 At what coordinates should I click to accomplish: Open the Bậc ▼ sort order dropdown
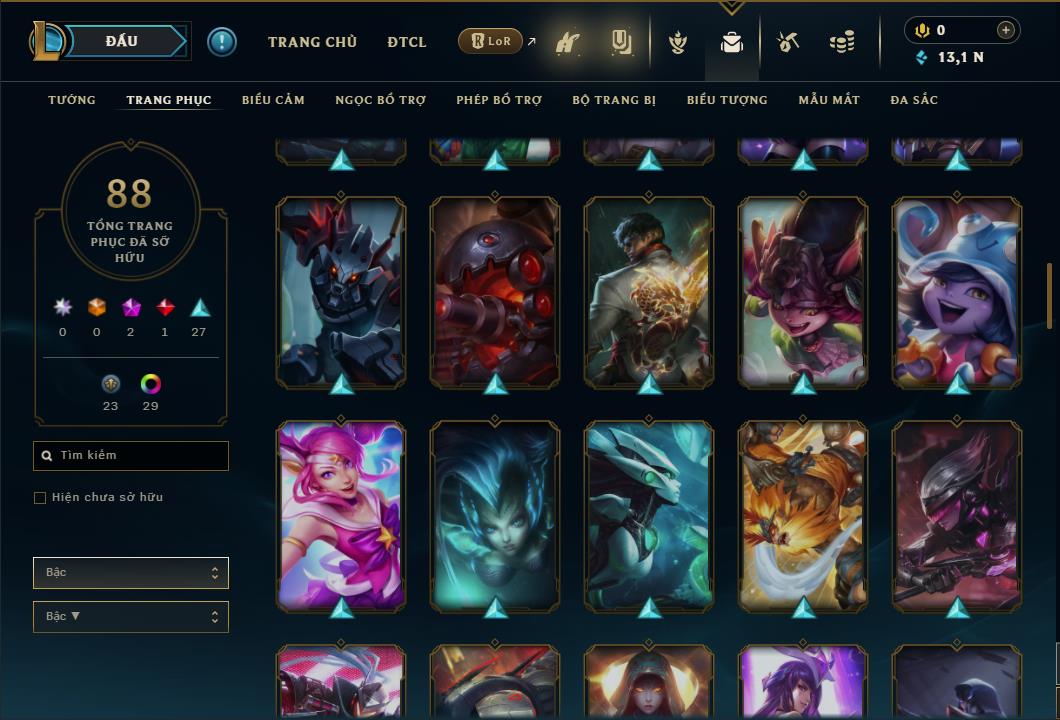131,617
